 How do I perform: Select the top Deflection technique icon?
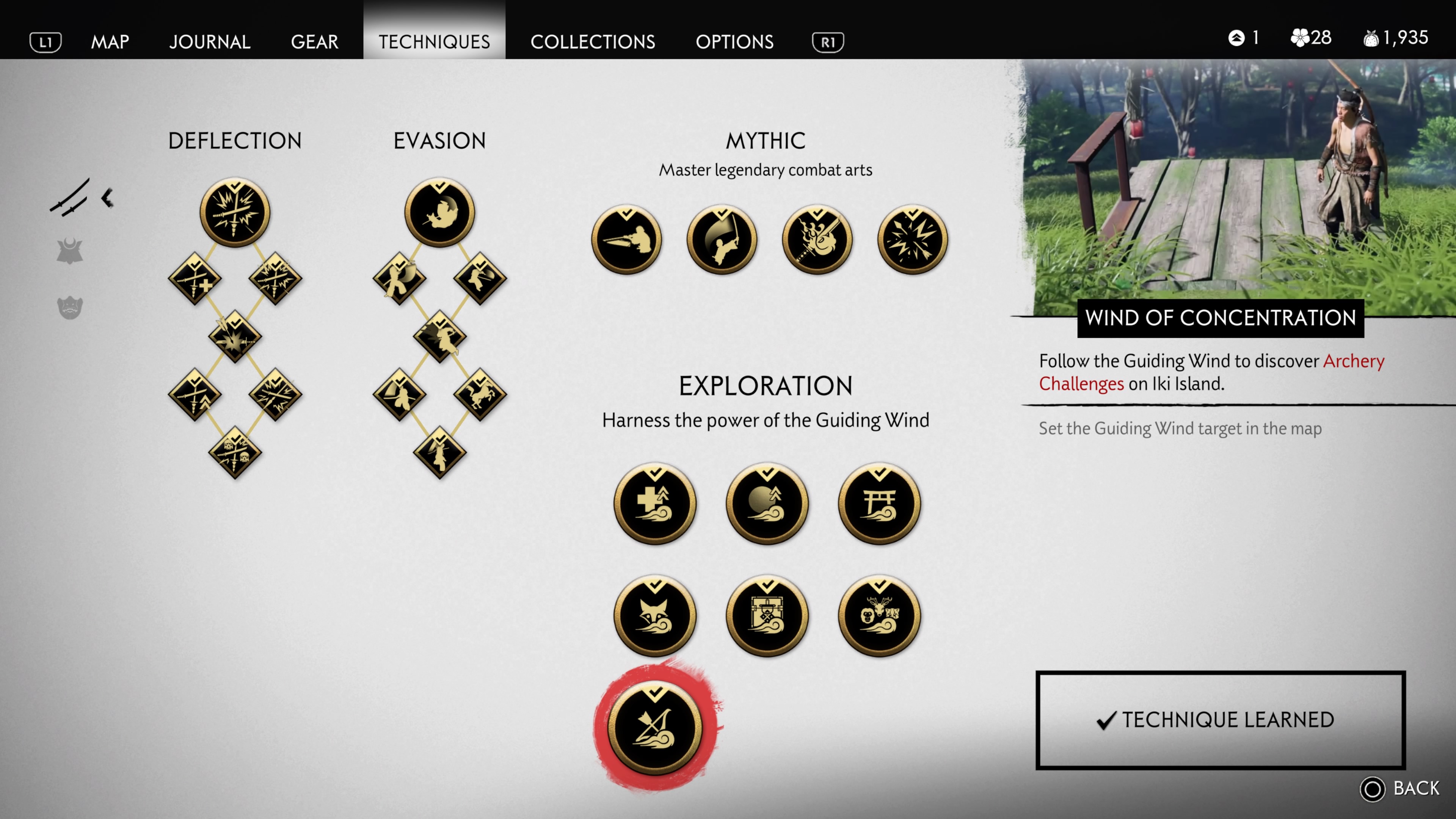(x=235, y=213)
